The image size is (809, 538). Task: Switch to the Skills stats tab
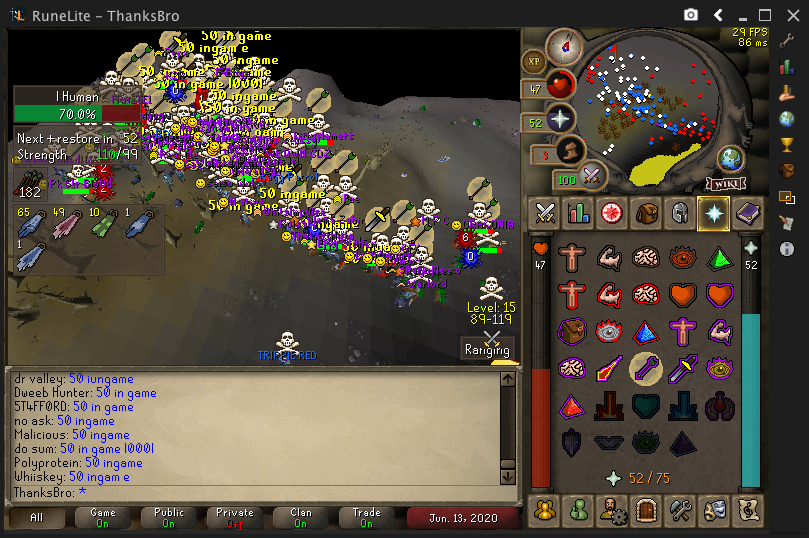[578, 212]
